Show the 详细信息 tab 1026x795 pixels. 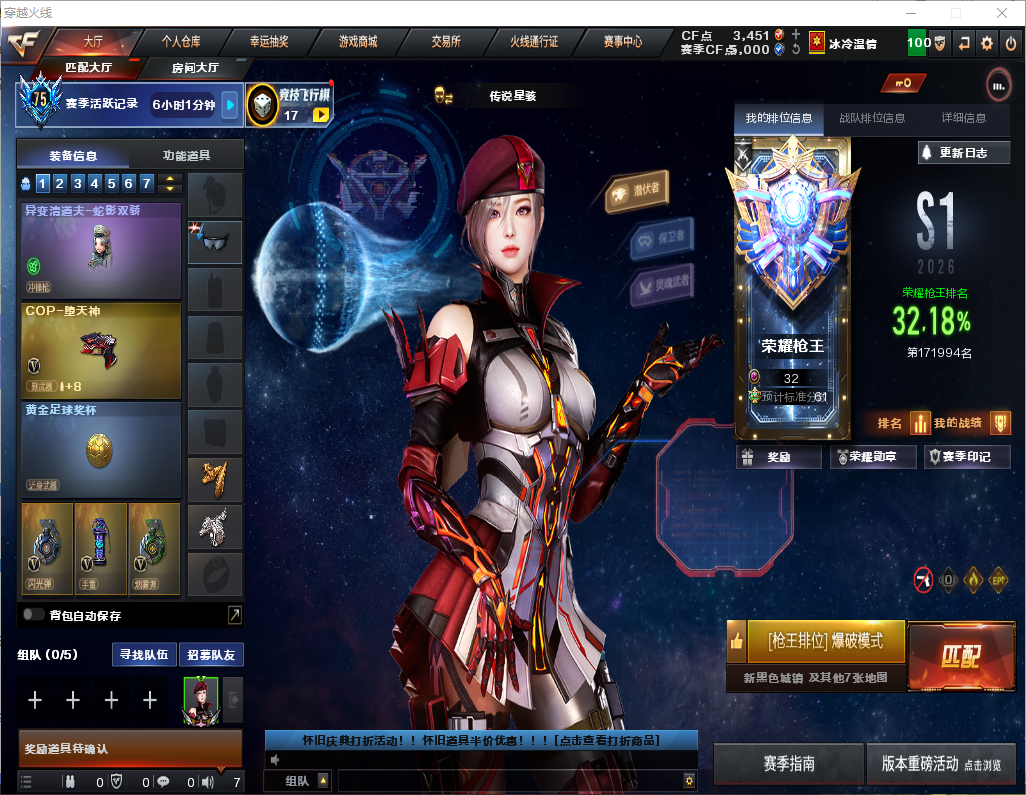963,118
